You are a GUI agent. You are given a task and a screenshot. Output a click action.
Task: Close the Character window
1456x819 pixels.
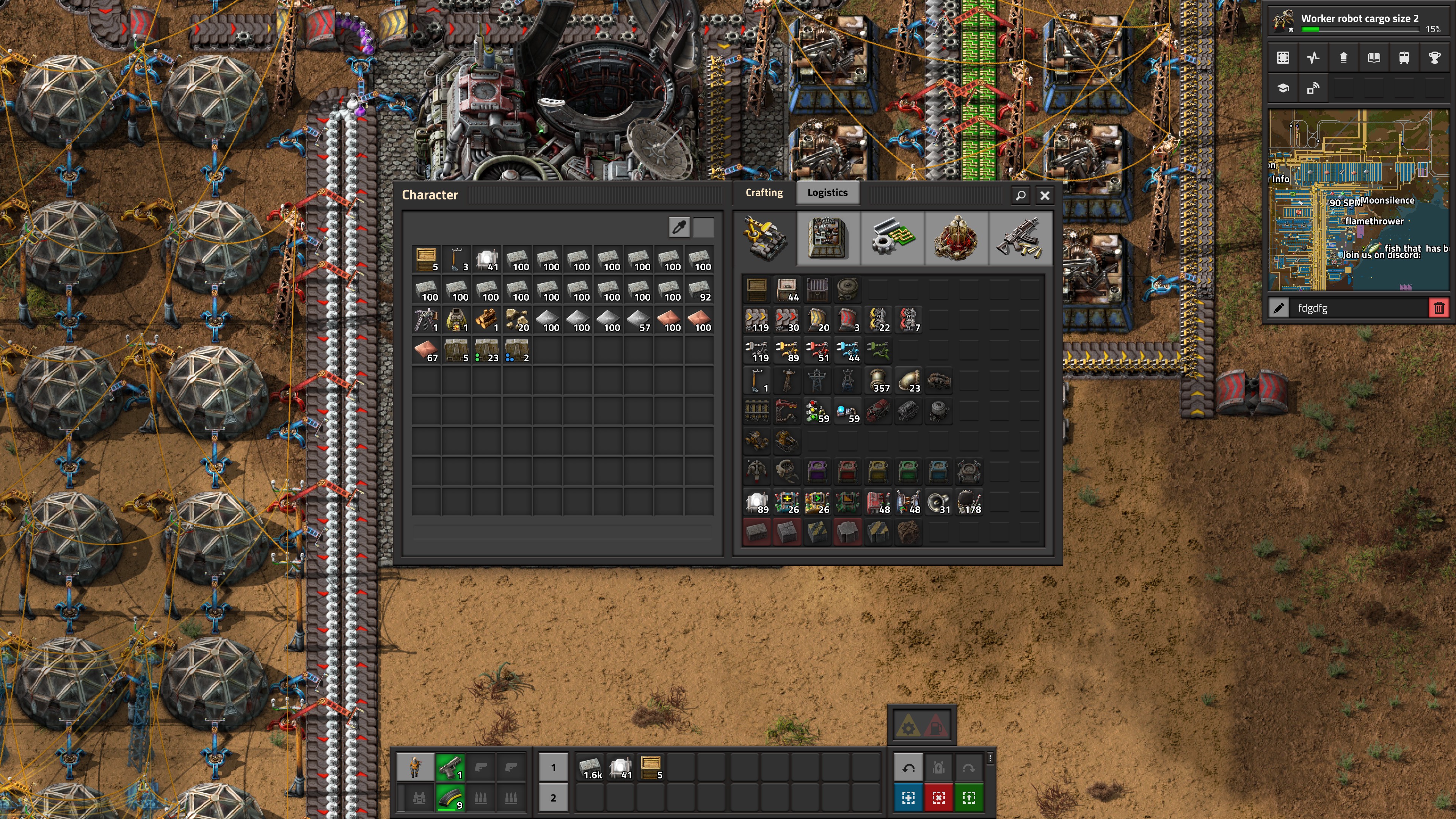(1045, 196)
